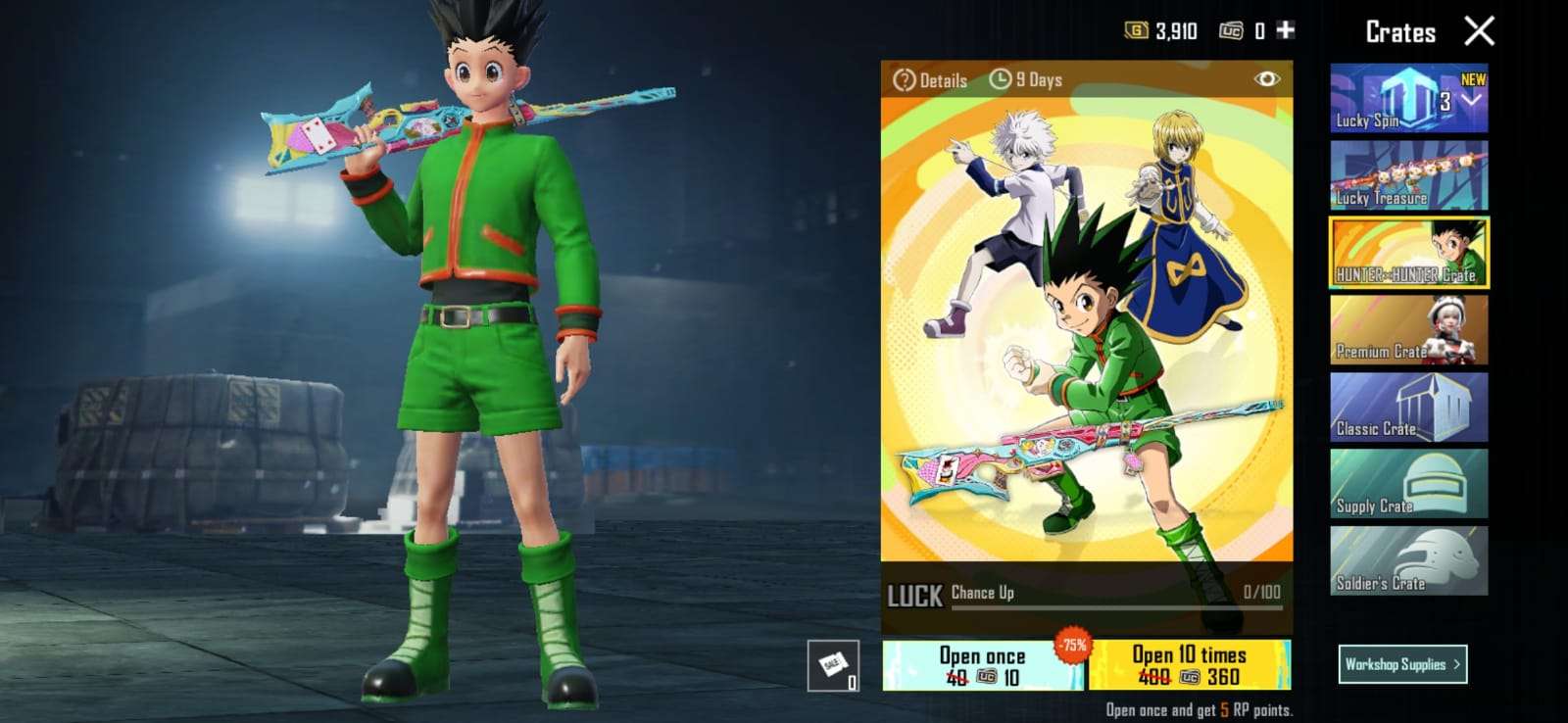Show the crate Details info
Viewport: 1568px width, 723px height.
click(931, 80)
